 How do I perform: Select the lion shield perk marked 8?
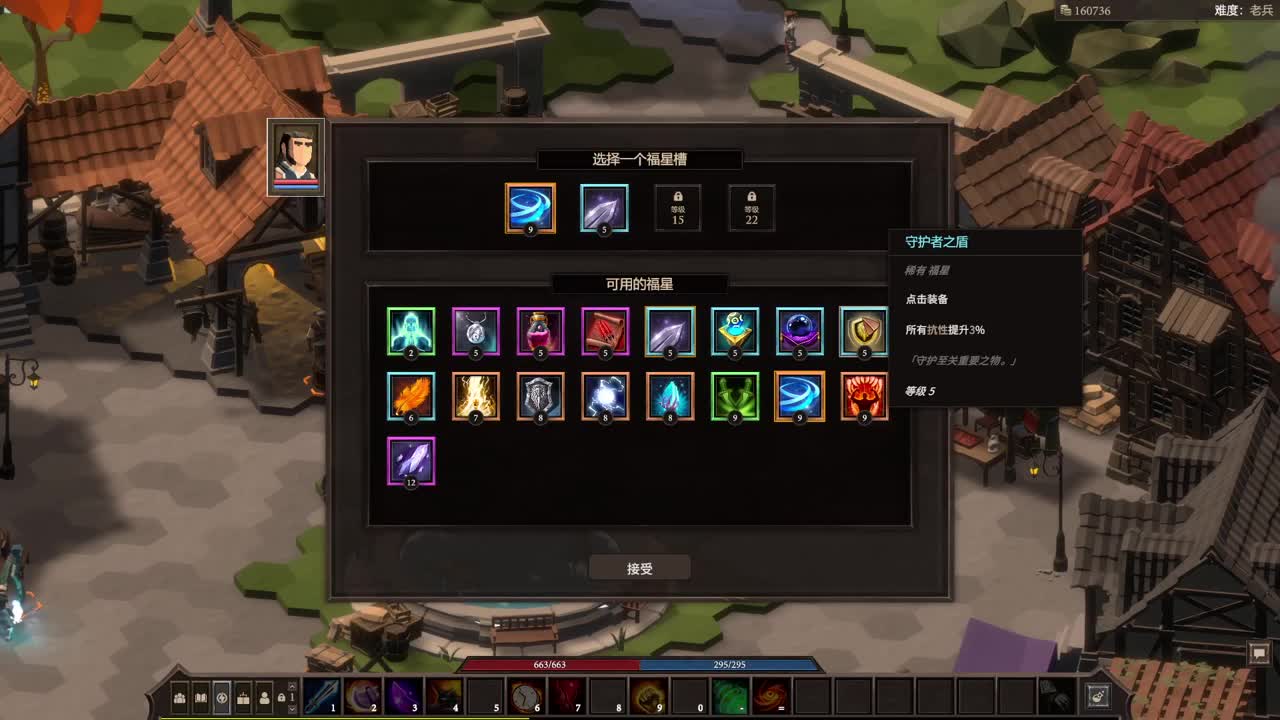[x=541, y=396]
